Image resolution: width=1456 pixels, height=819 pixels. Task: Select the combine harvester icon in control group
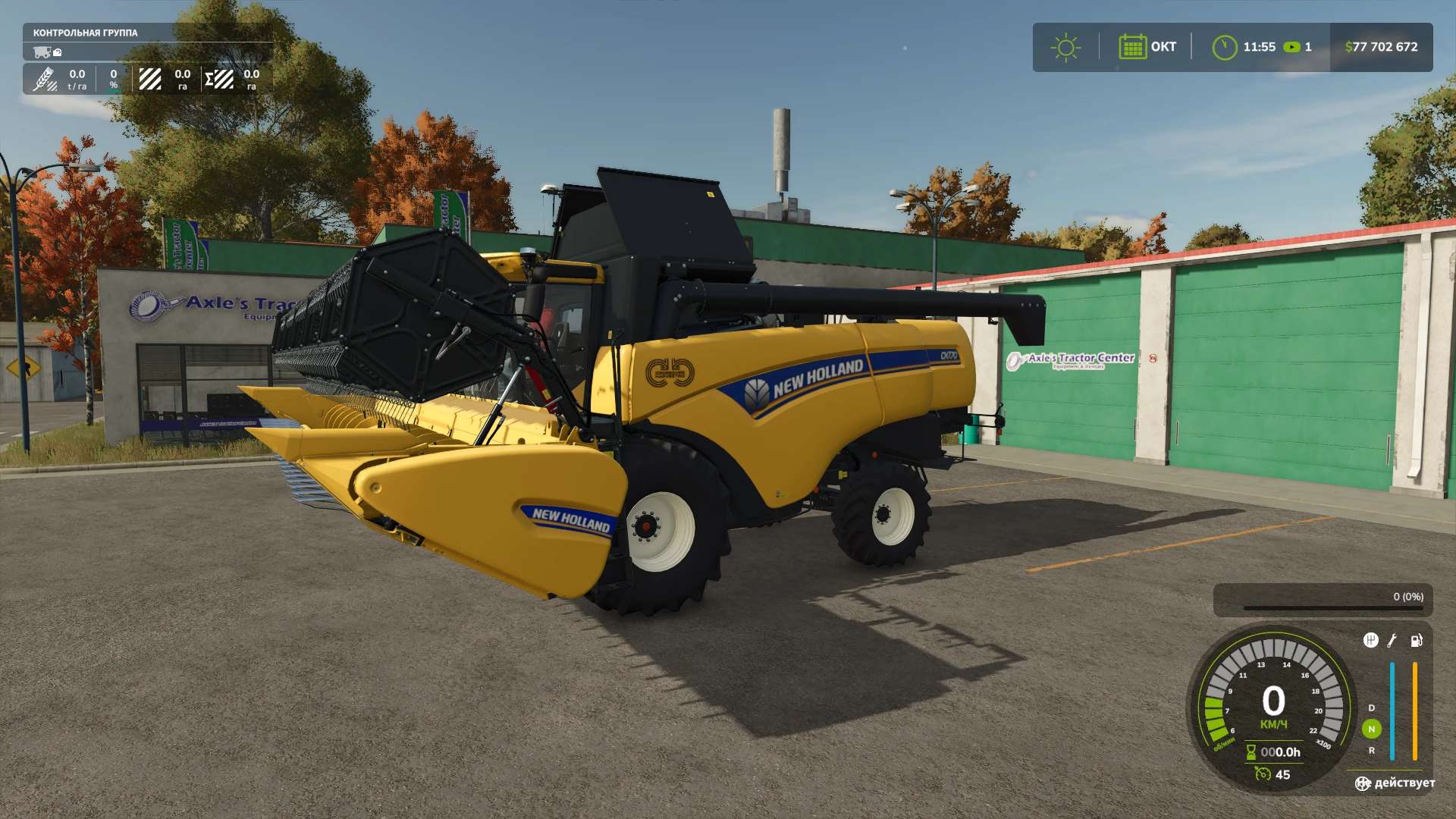tap(42, 52)
